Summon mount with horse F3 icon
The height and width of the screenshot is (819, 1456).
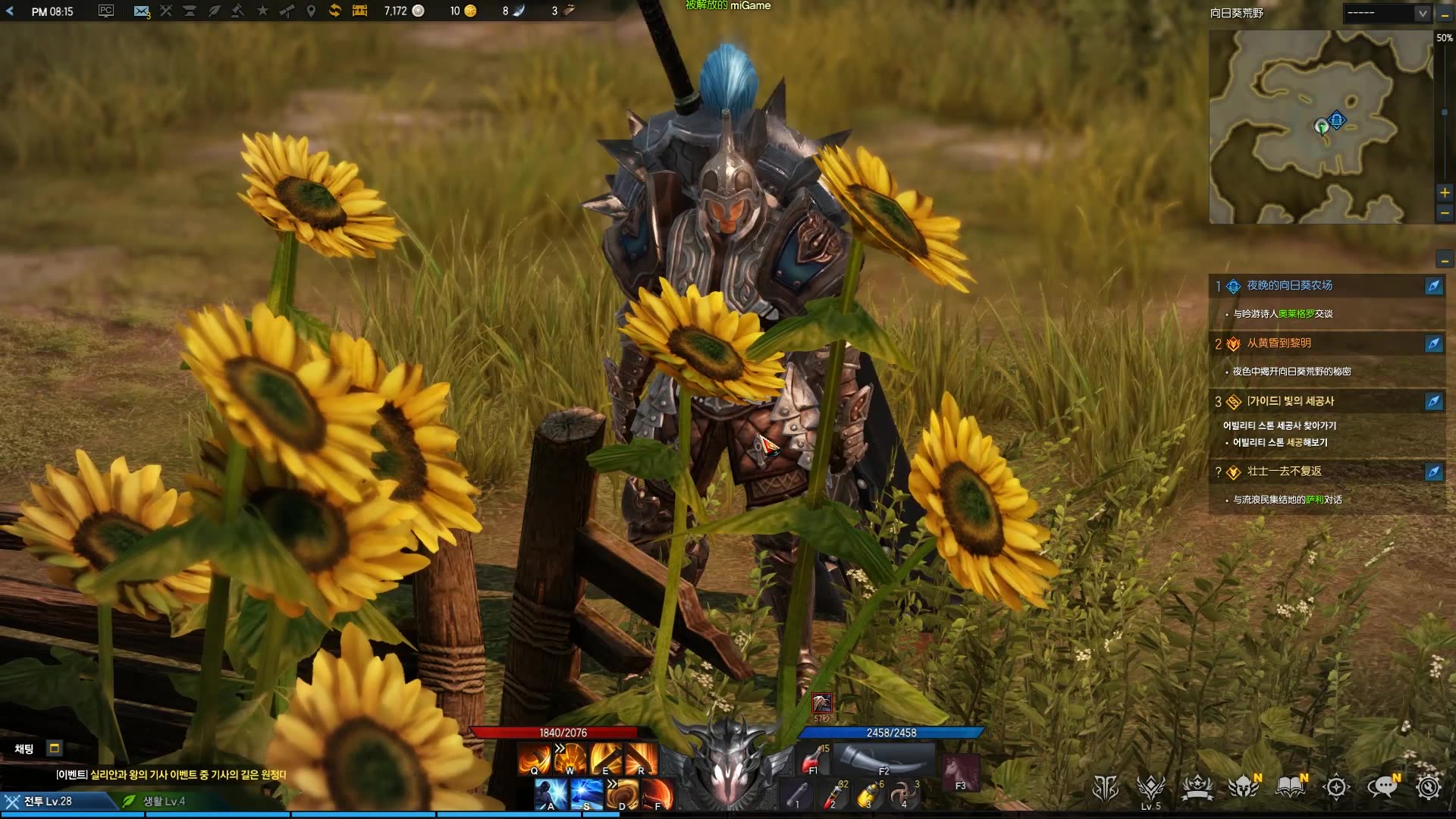pyautogui.click(x=959, y=773)
